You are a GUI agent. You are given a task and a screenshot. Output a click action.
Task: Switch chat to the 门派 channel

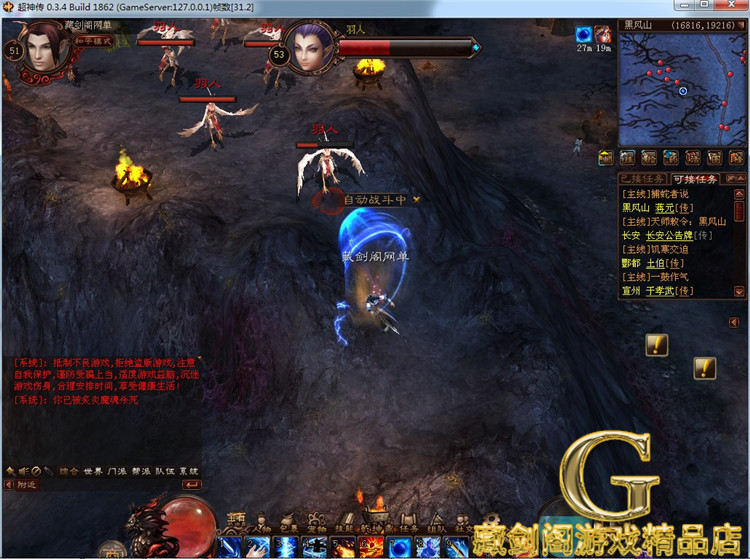118,470
